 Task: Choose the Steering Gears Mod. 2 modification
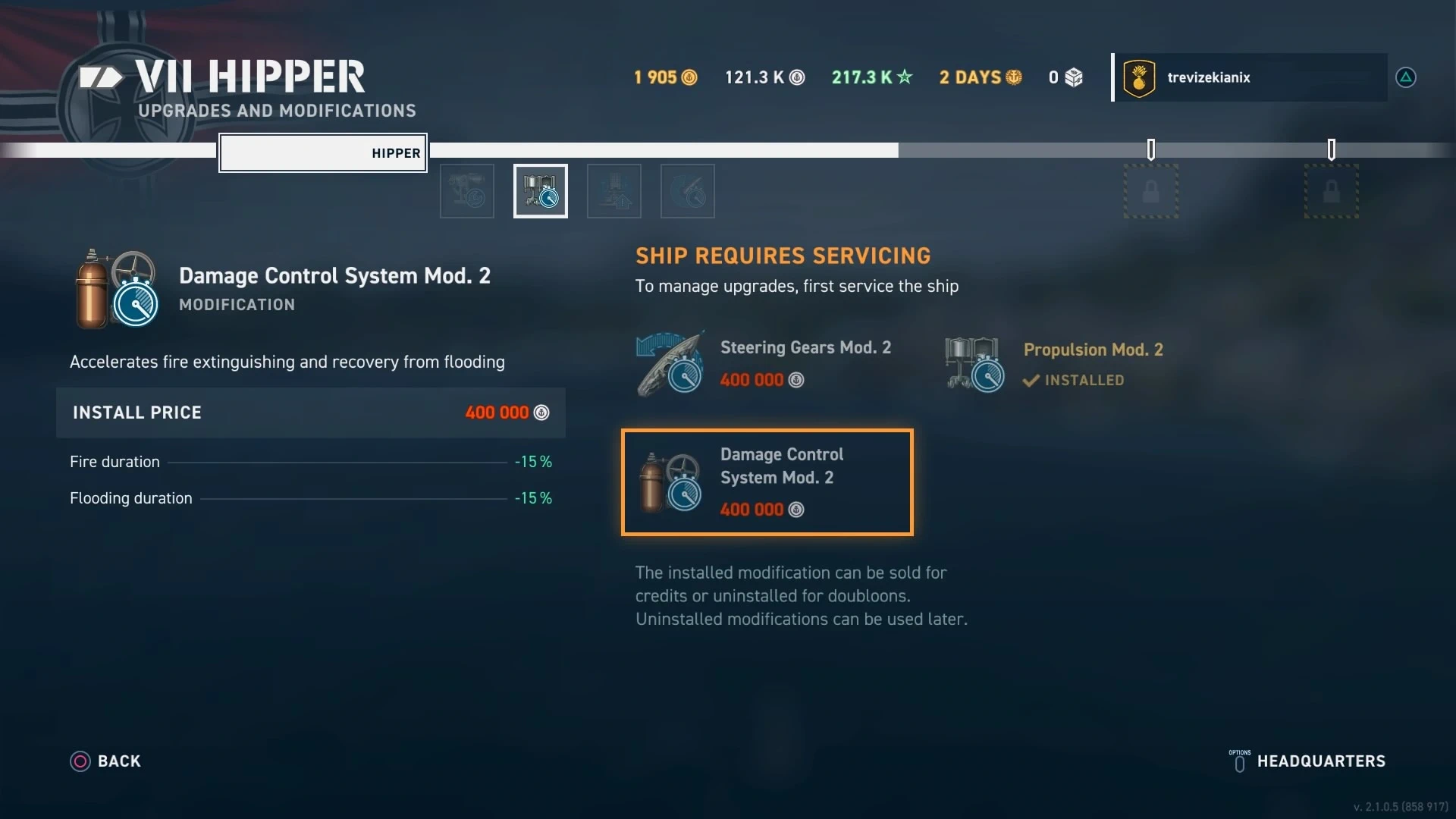pos(766,363)
